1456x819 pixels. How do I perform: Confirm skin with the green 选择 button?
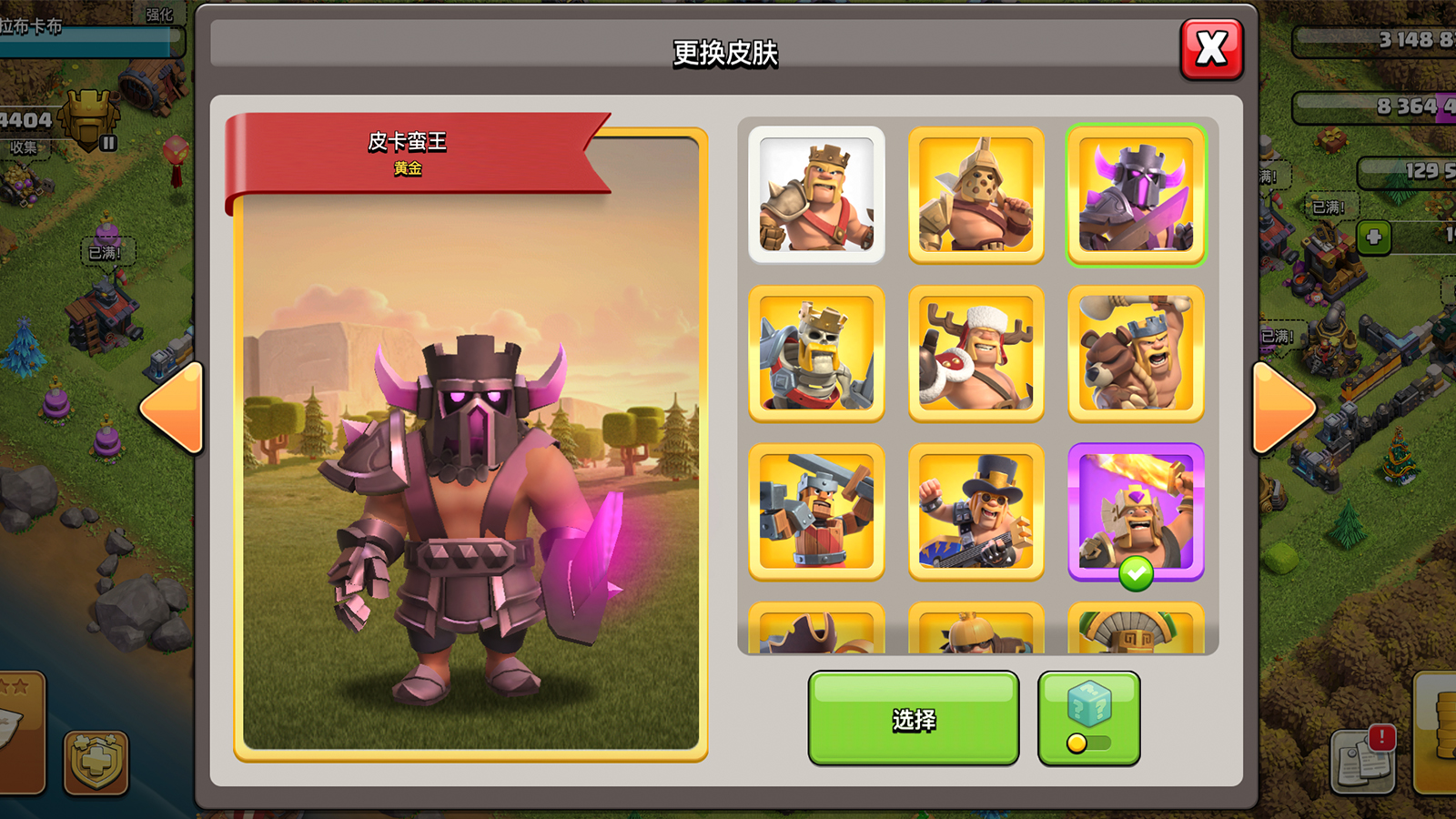click(913, 719)
